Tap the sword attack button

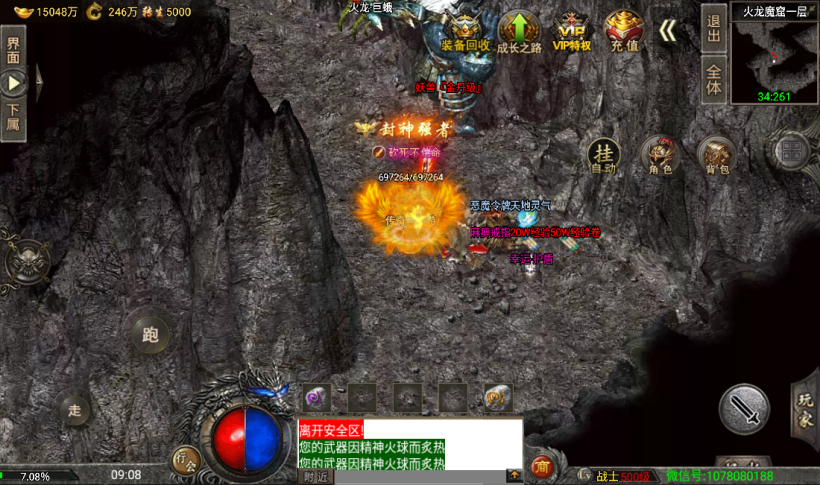coord(744,408)
